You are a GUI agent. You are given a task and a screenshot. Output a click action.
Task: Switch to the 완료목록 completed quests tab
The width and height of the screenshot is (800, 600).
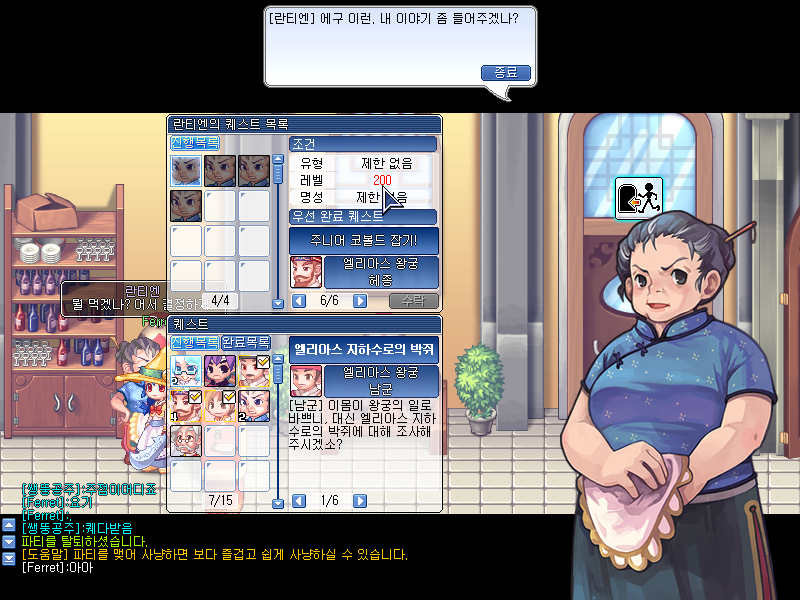coord(246,342)
